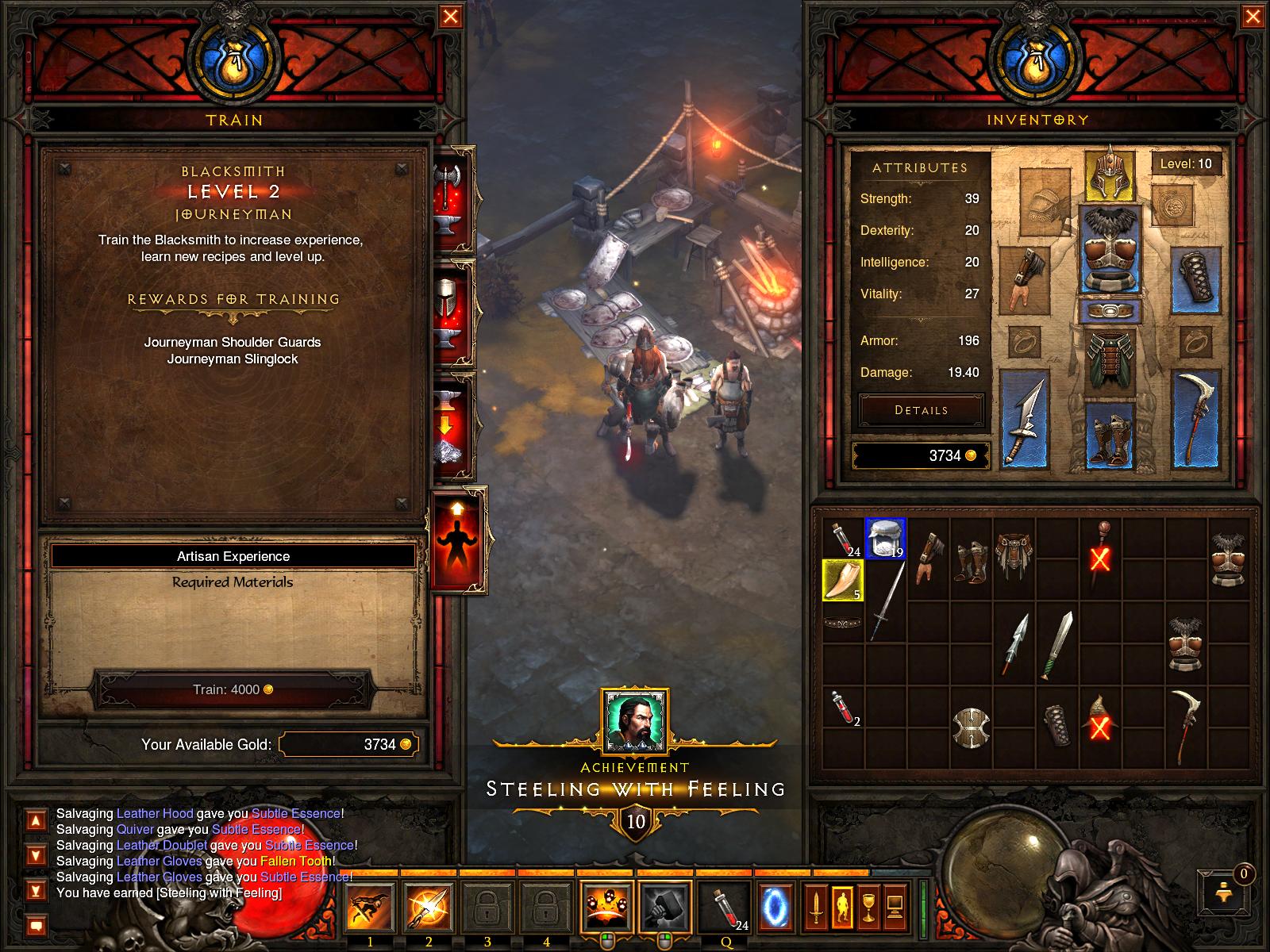Image resolution: width=1270 pixels, height=952 pixels.
Task: Activate the Town Portal button
Action: [x=774, y=907]
